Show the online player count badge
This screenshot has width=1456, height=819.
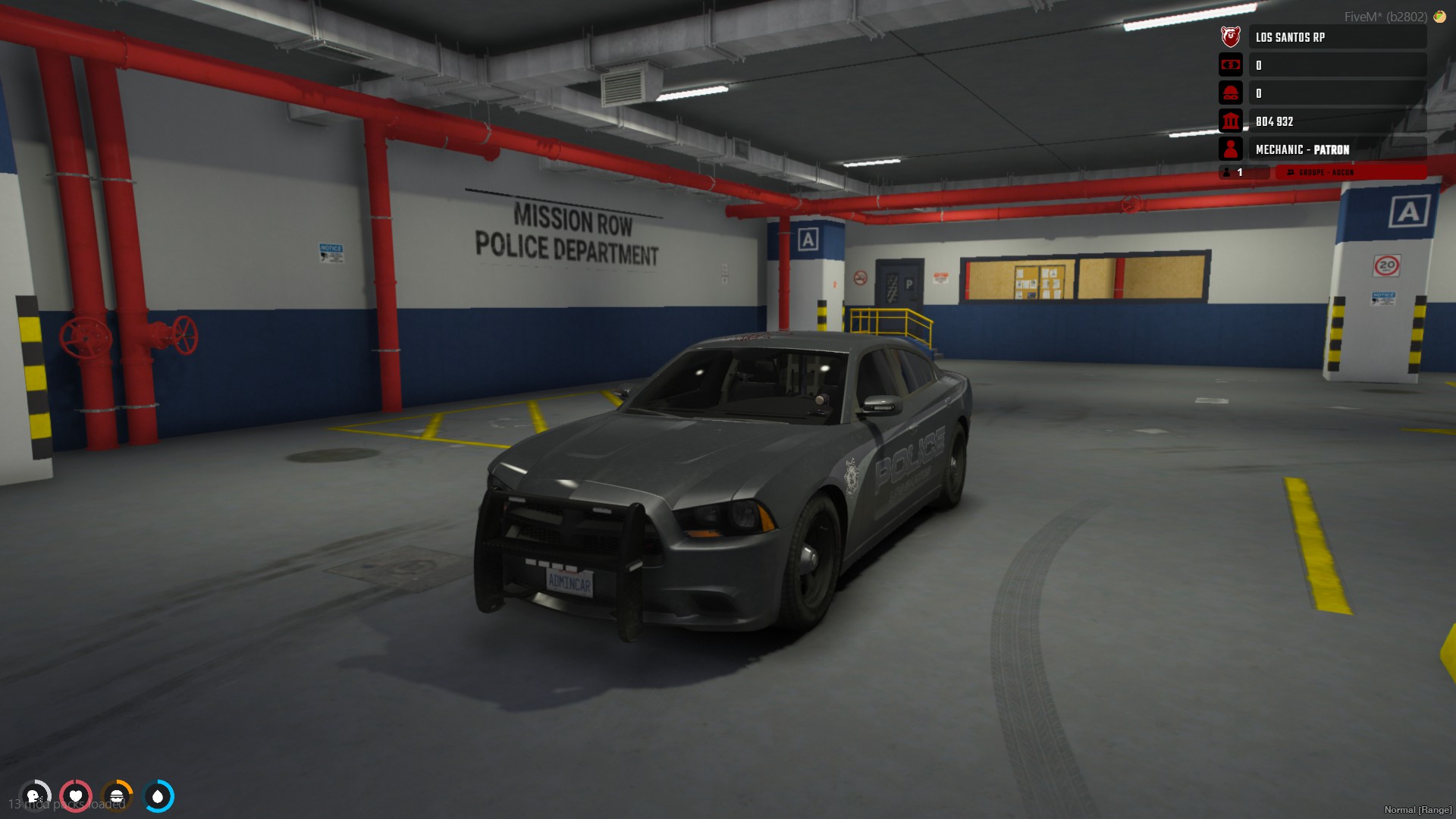tap(1242, 173)
